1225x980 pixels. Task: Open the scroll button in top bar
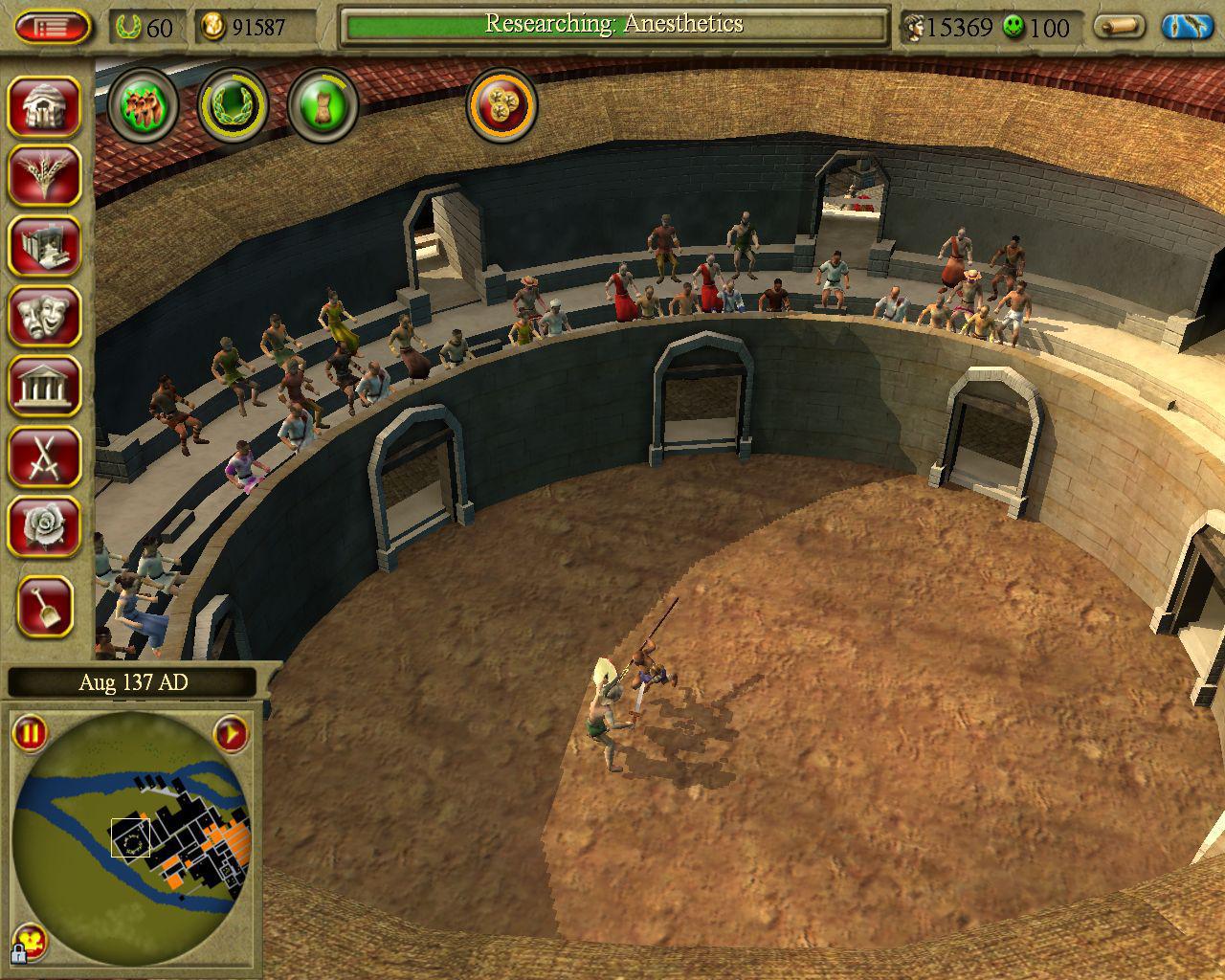[1120, 27]
